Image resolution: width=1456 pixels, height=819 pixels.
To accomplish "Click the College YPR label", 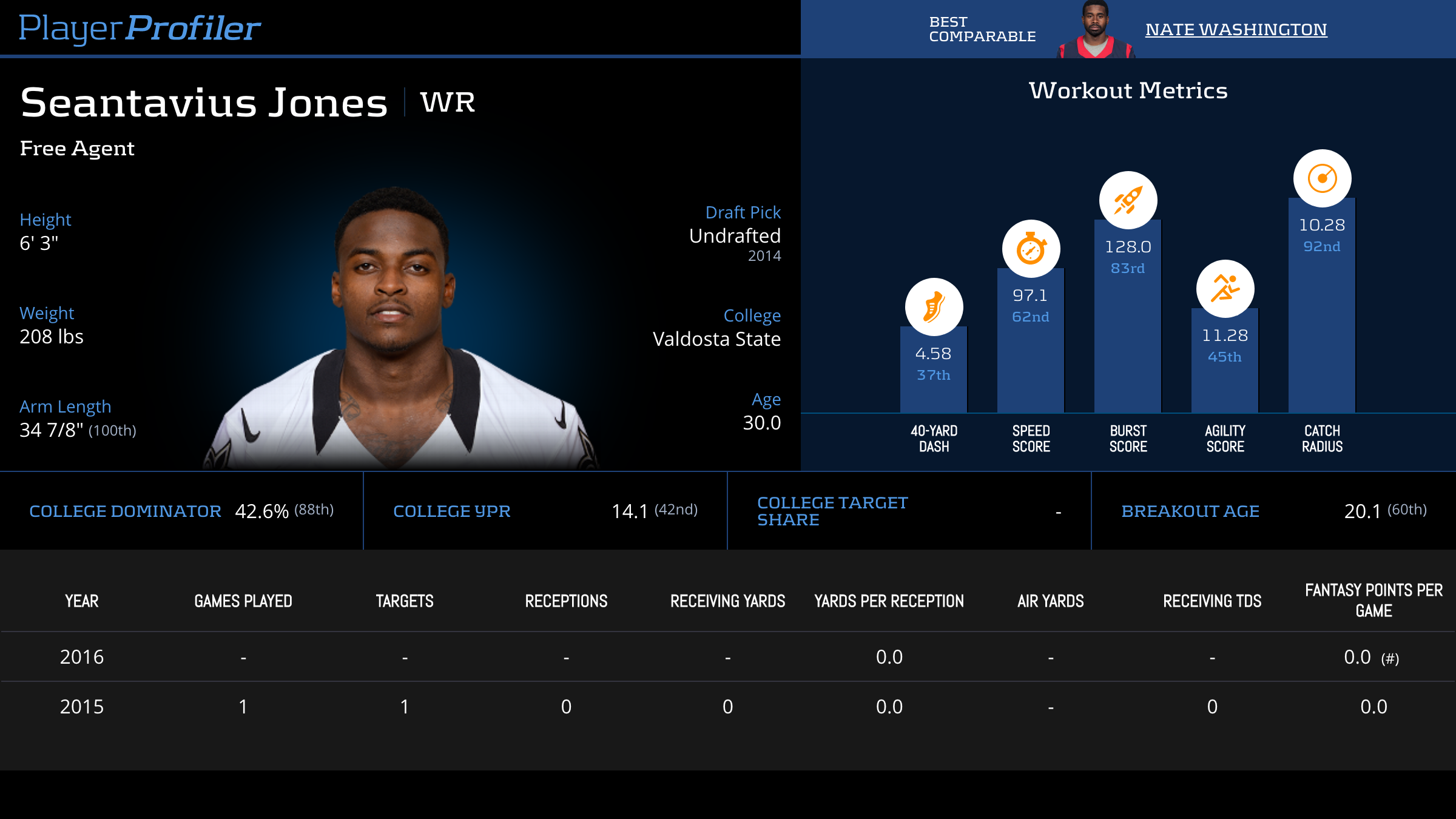I will click(451, 511).
